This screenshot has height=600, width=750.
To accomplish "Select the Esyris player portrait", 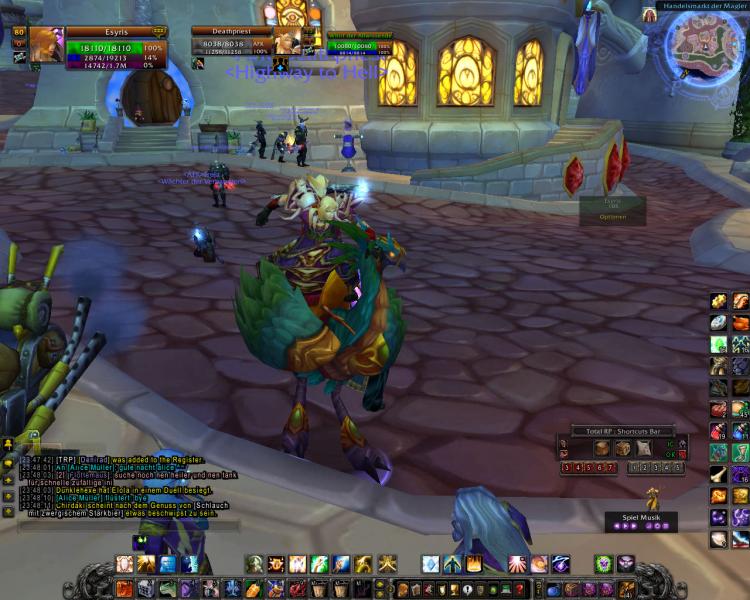I will click(x=46, y=45).
